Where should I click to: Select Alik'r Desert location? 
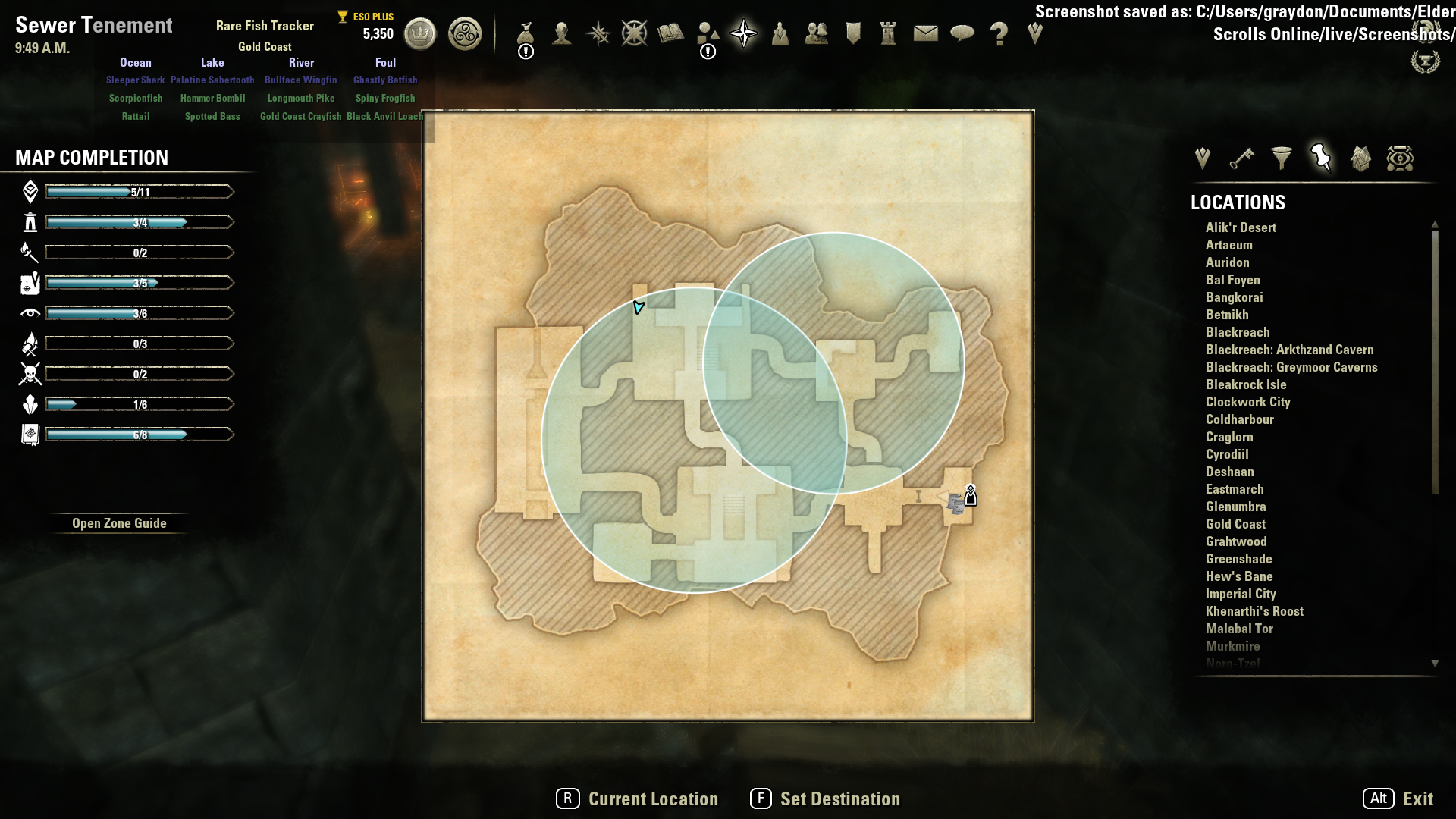click(1241, 227)
